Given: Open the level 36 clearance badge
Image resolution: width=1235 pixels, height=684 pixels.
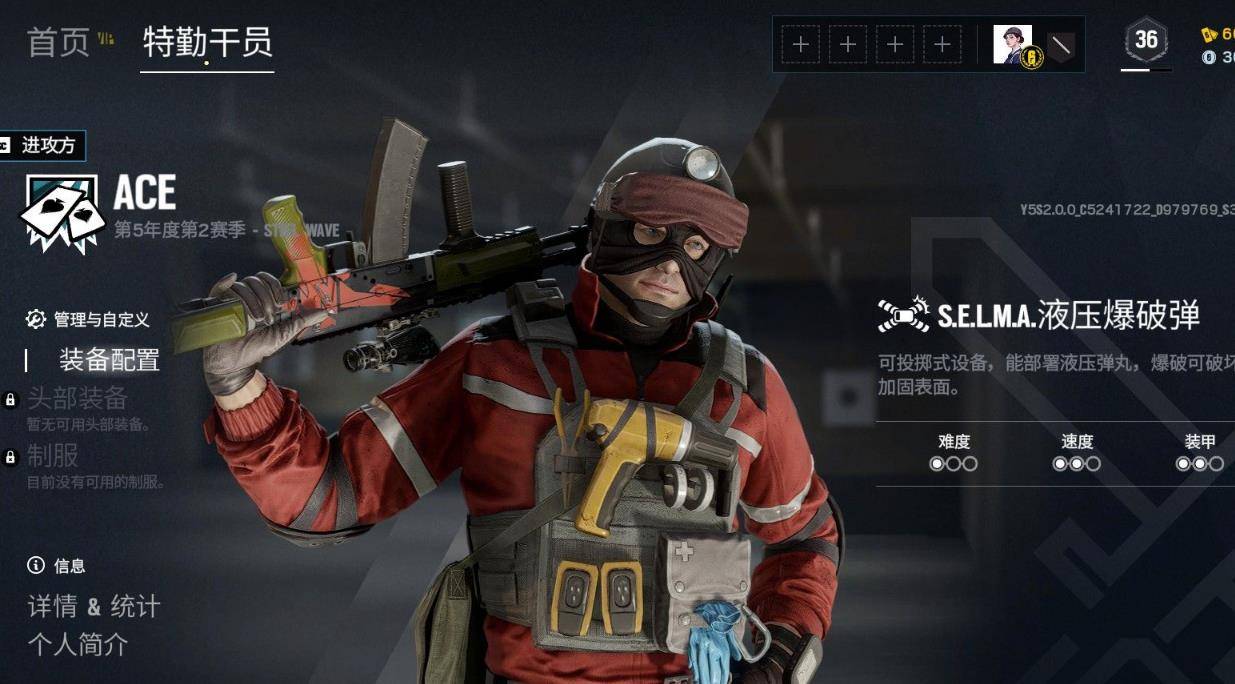Looking at the screenshot, I should [x=1146, y=41].
